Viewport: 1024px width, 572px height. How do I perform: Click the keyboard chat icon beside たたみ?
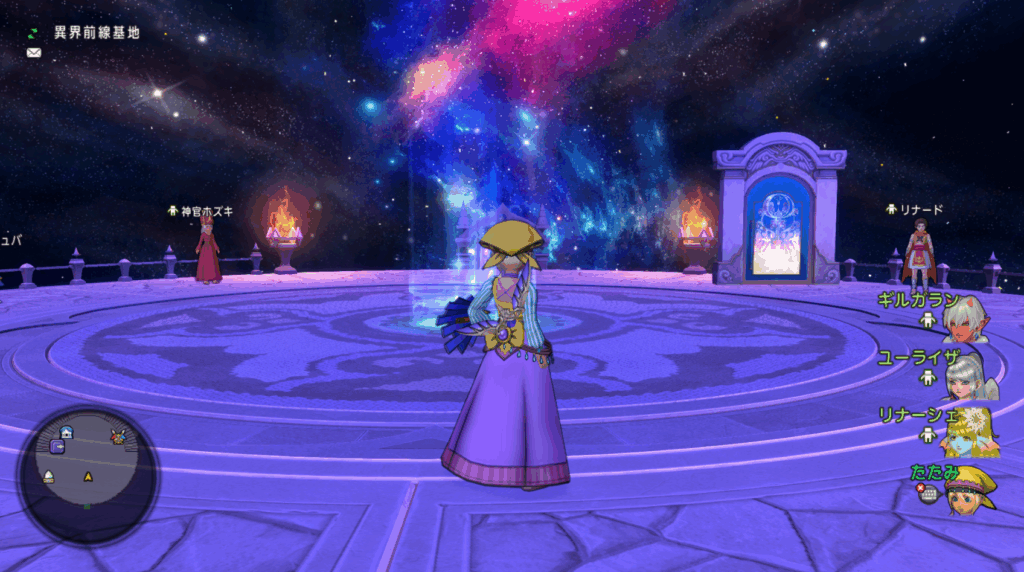(x=929, y=494)
